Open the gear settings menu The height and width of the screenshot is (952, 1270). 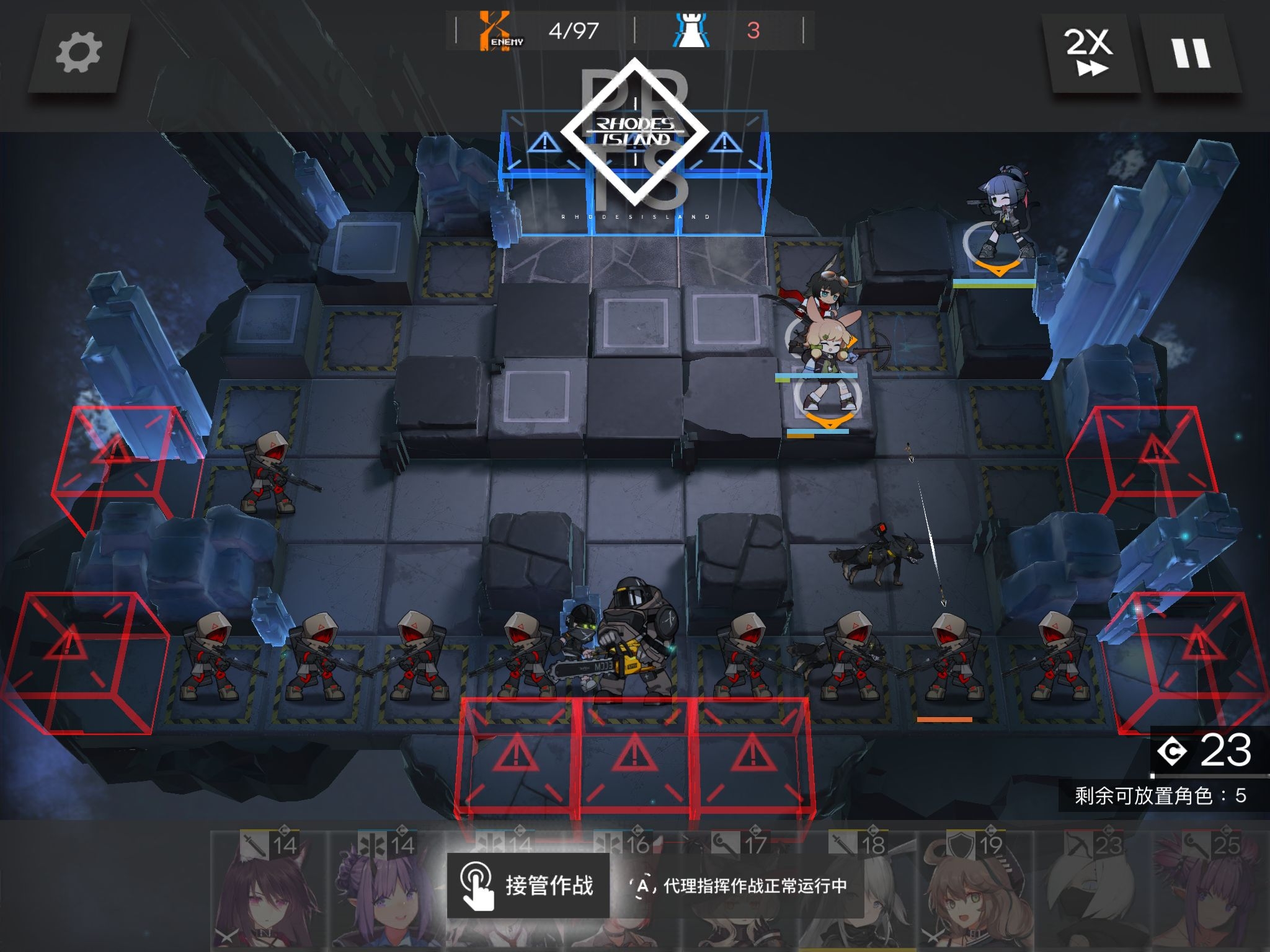click(x=79, y=54)
